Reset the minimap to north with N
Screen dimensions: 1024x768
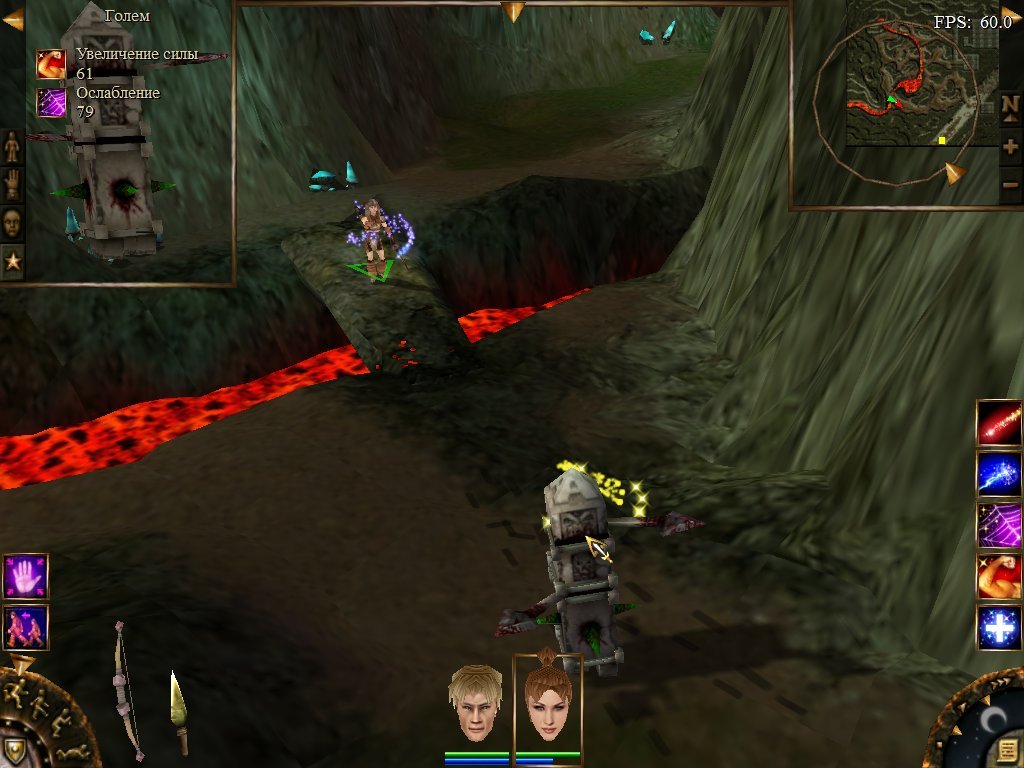1010,105
